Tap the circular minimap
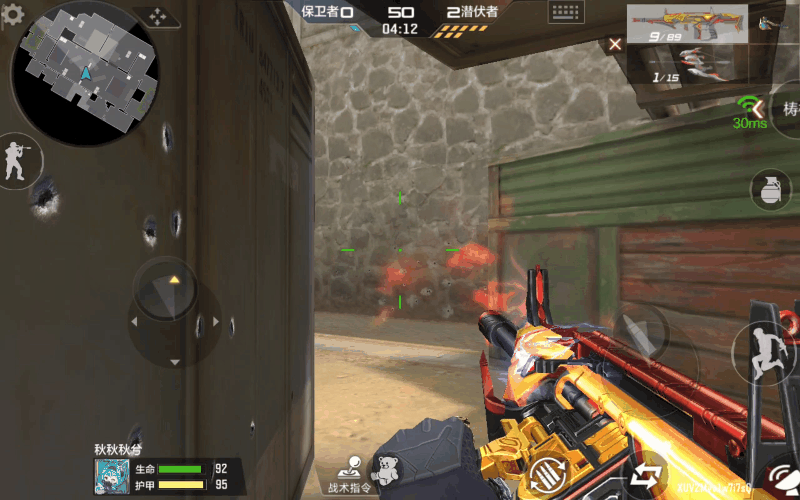Screen dimensions: 800x500 pos(84,73)
